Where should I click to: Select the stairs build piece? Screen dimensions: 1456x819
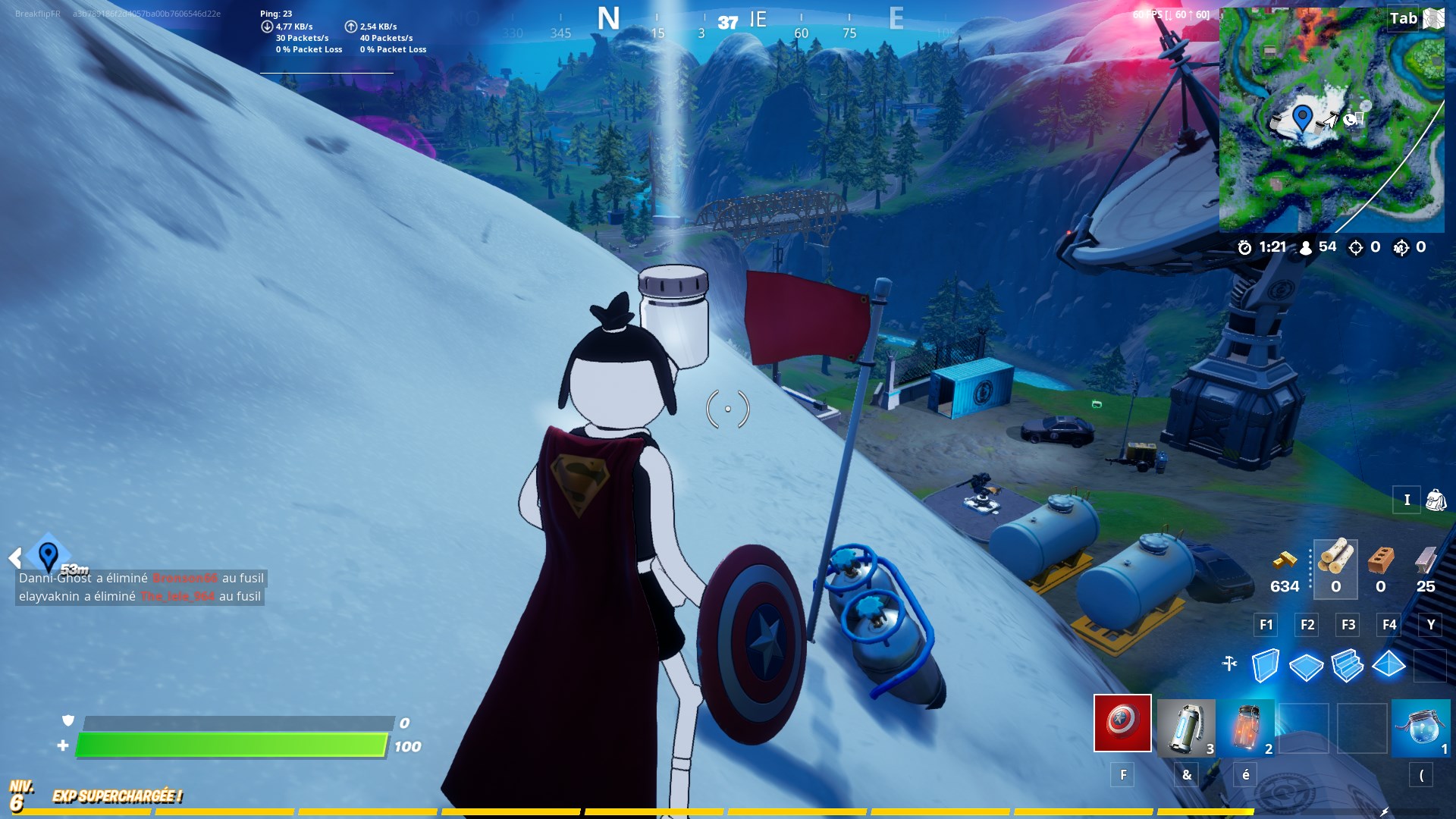pos(1349,666)
